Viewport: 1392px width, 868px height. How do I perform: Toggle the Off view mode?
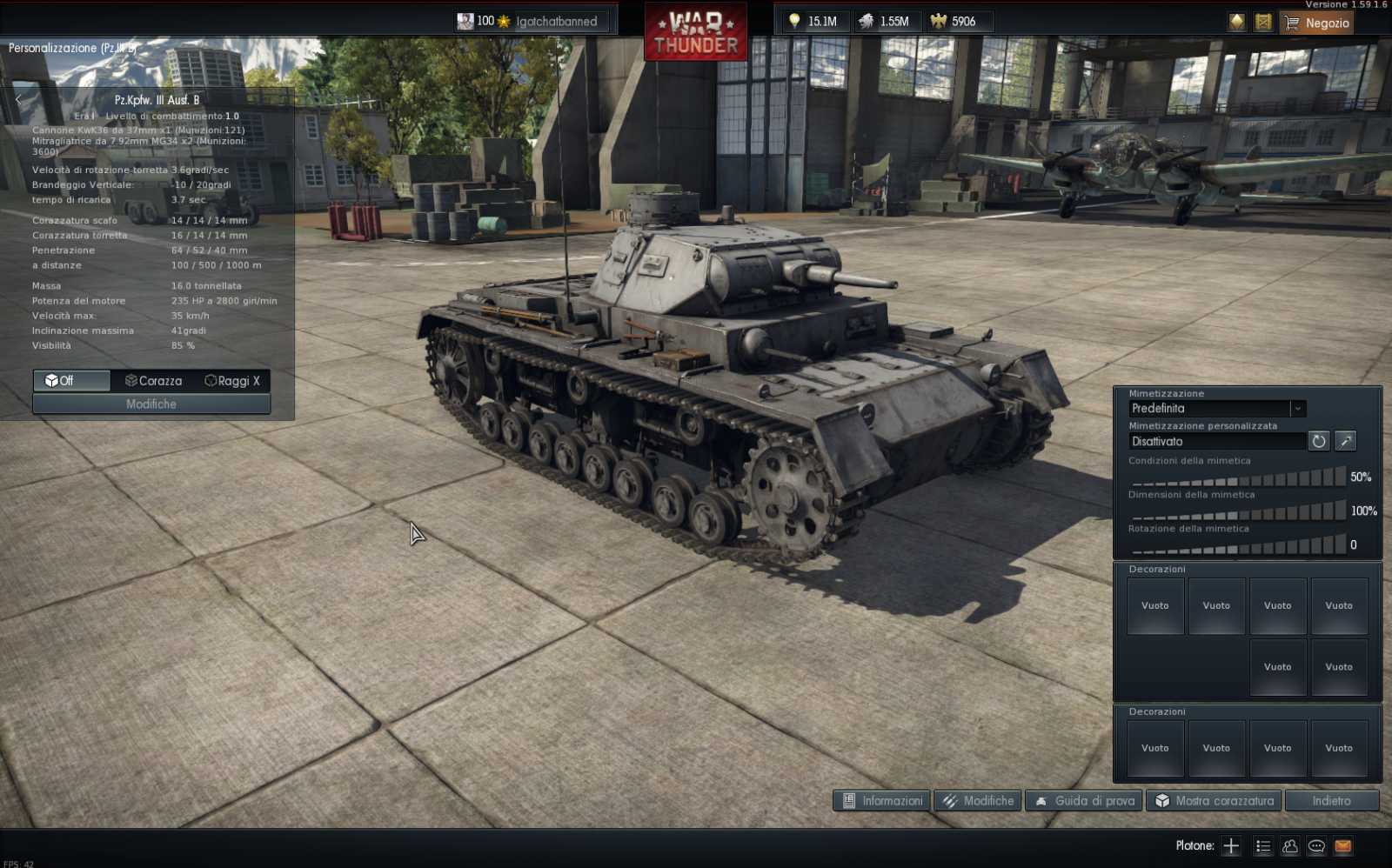click(x=70, y=380)
